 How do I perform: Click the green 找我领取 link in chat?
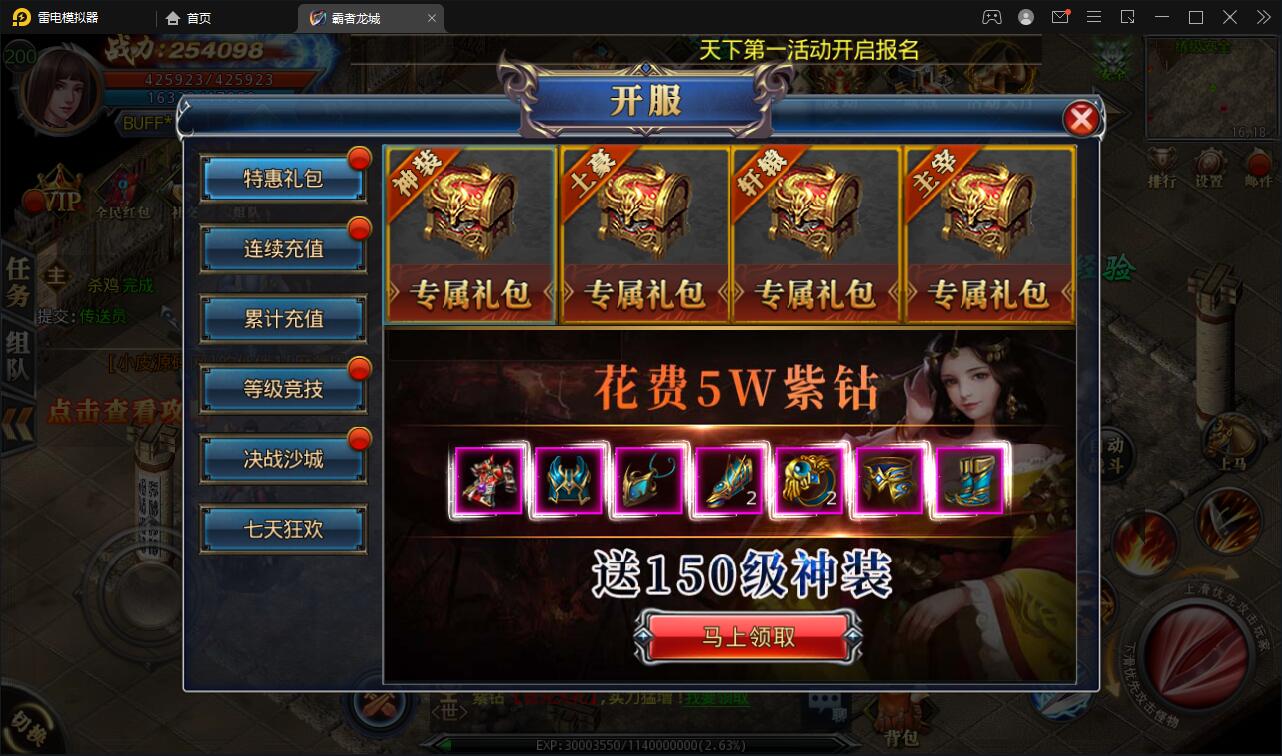[x=718, y=699]
